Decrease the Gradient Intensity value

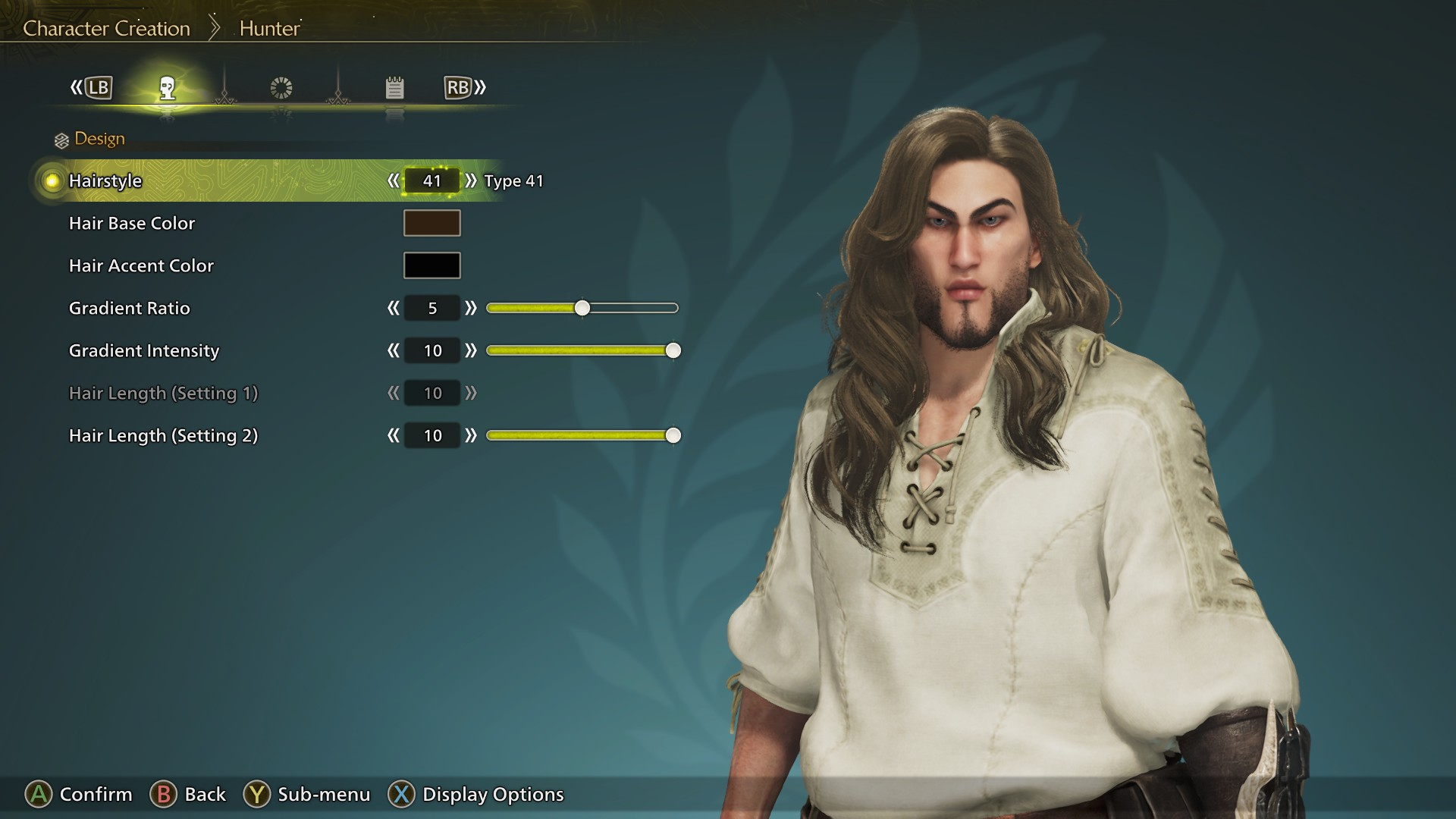(x=393, y=350)
